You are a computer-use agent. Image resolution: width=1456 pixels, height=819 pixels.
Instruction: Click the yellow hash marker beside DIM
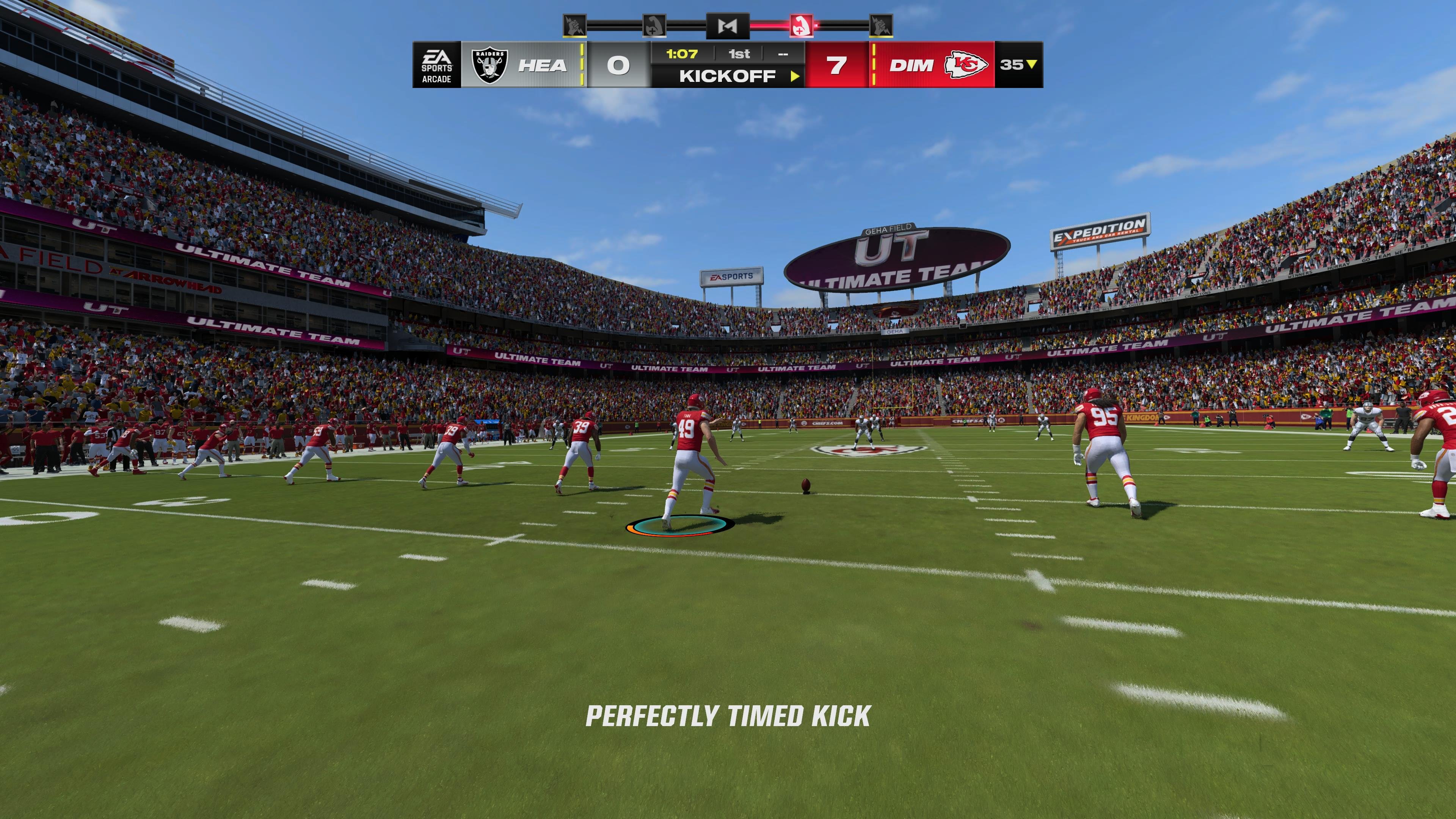pyautogui.click(x=875, y=64)
